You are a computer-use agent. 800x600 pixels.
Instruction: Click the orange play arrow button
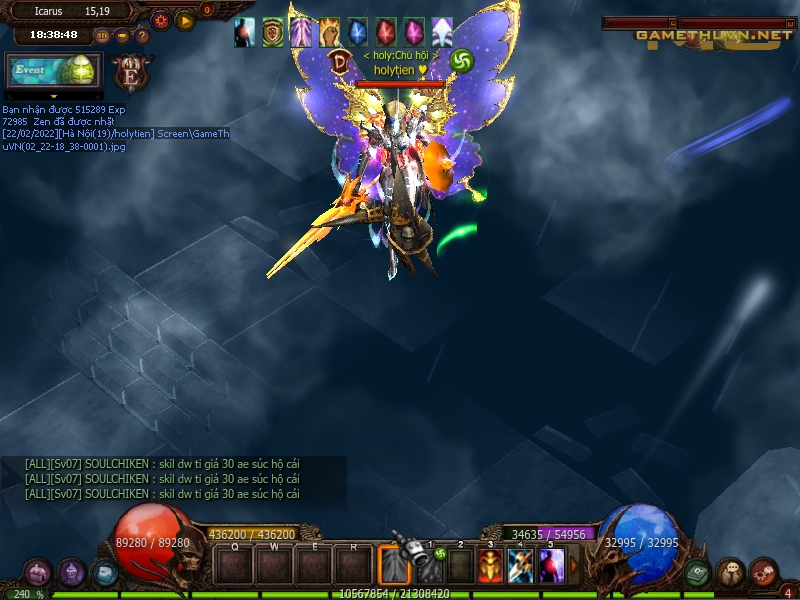185,20
